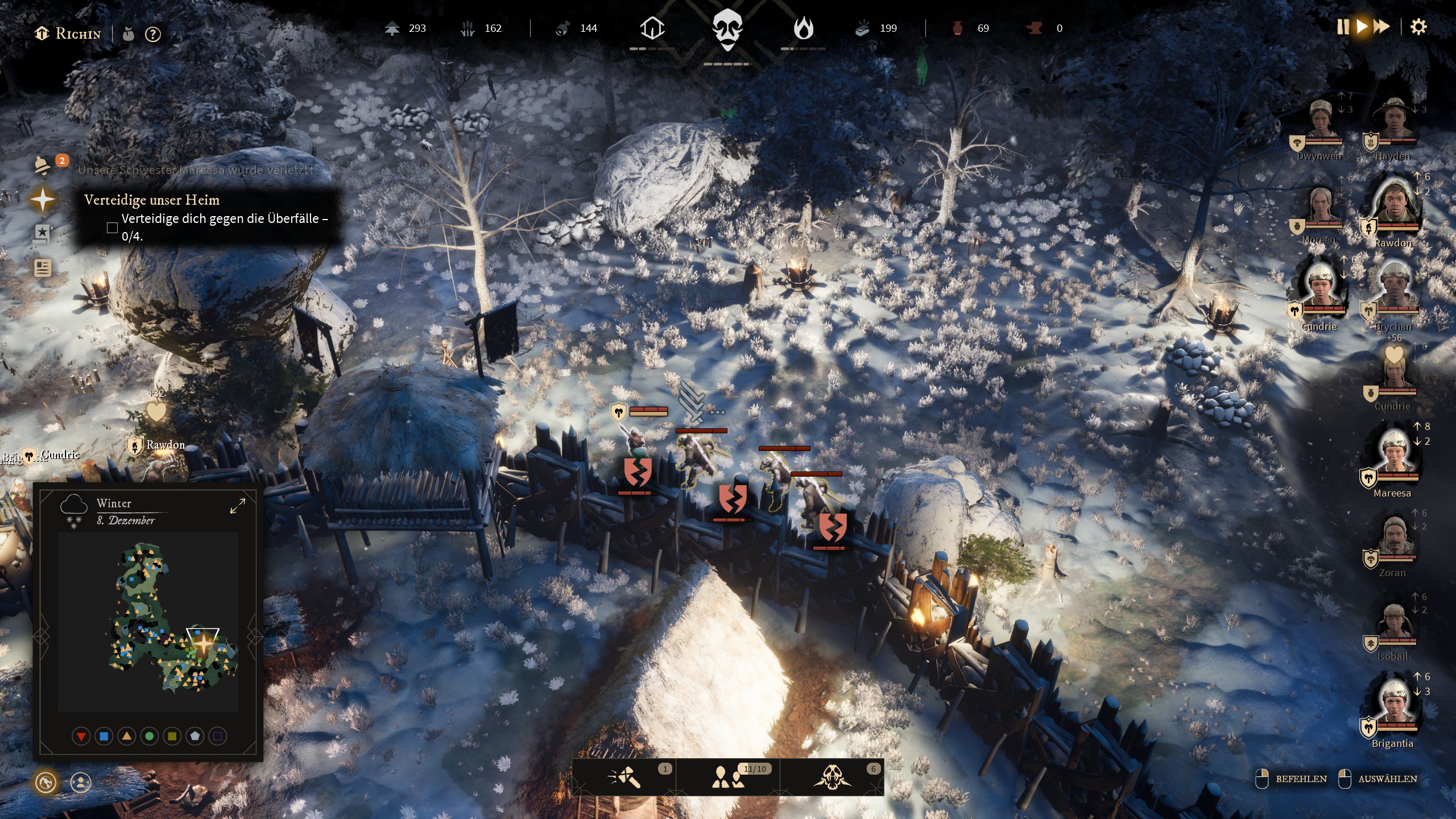Toggle the red triangle map filter
The image size is (1456, 819).
click(81, 737)
